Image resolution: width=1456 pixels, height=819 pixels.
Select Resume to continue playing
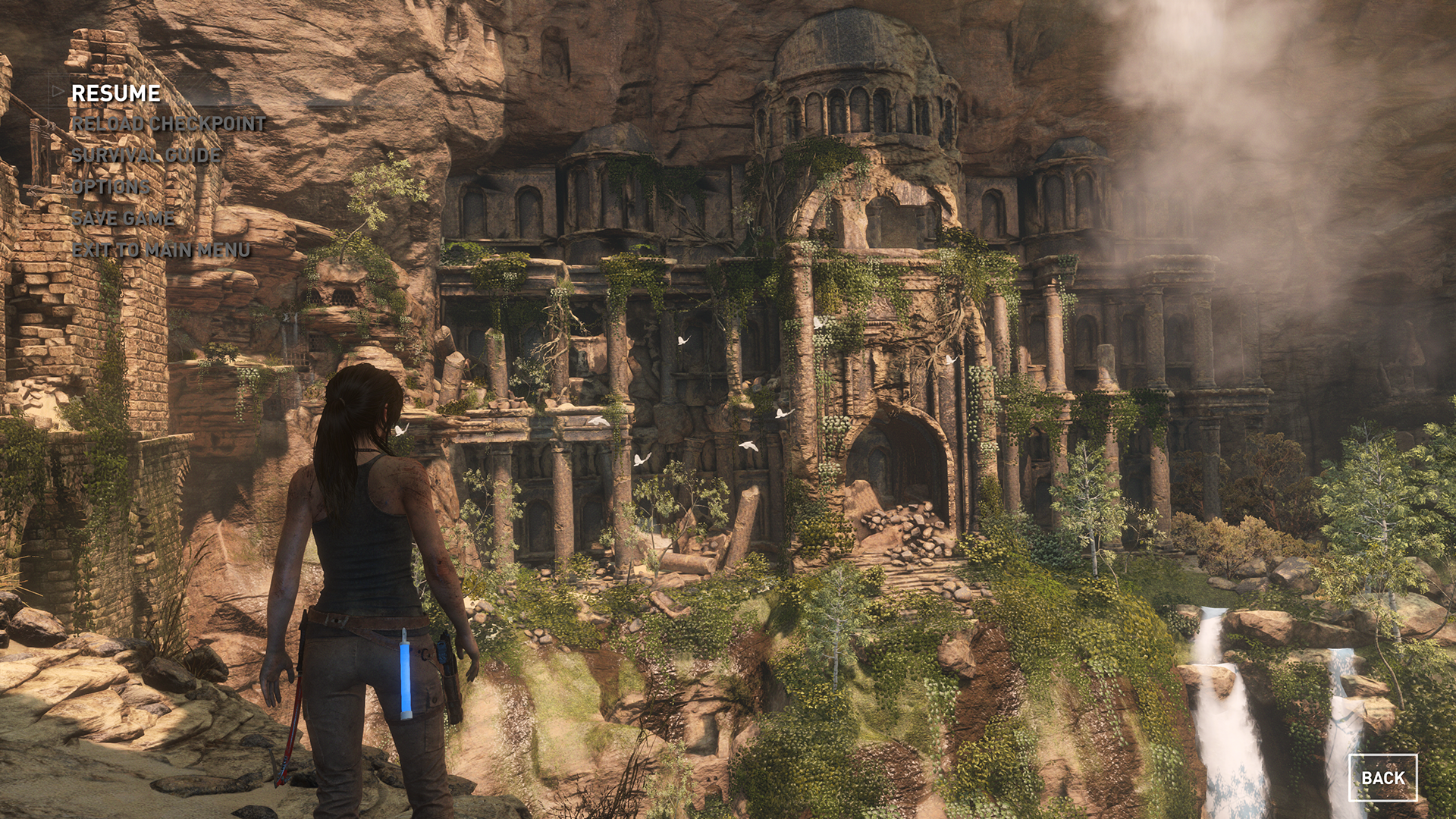(x=115, y=93)
